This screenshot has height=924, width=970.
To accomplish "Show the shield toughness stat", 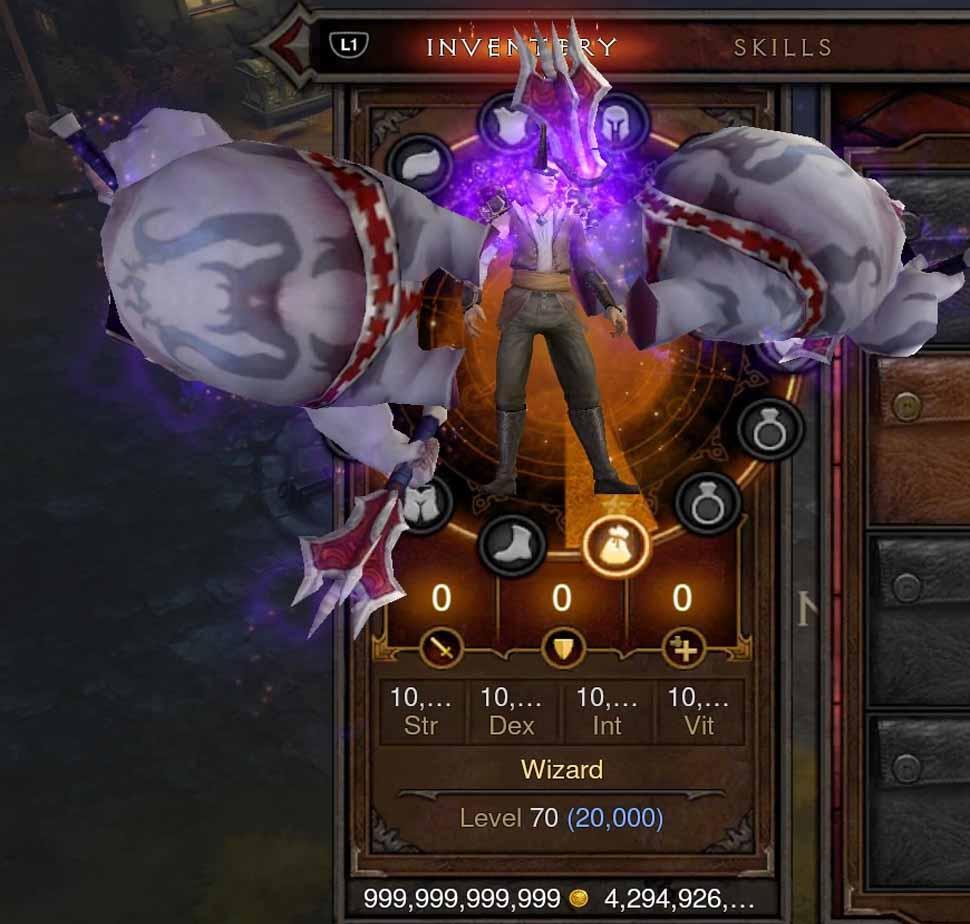I will click(562, 649).
